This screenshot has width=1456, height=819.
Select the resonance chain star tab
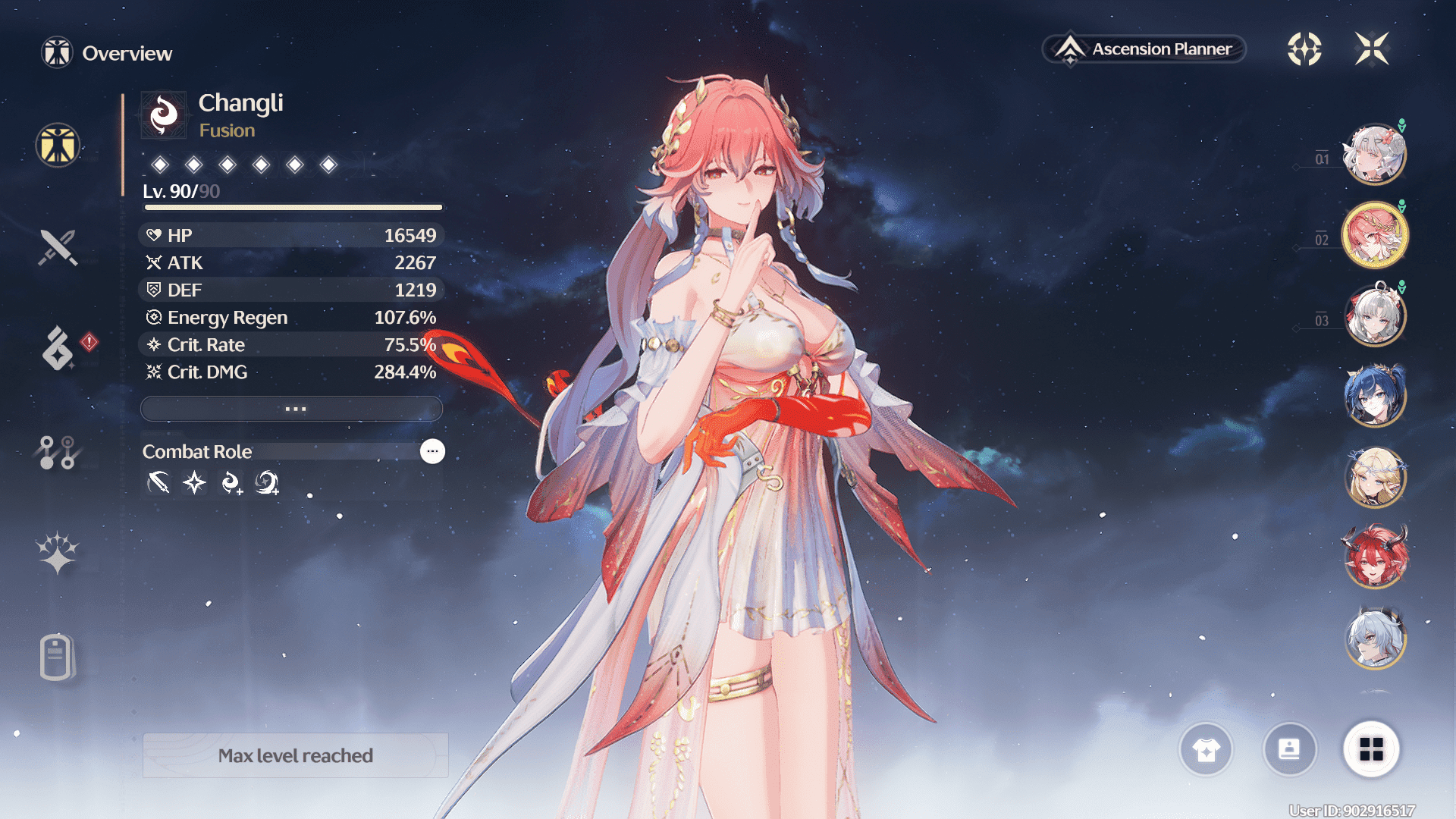pos(57,552)
